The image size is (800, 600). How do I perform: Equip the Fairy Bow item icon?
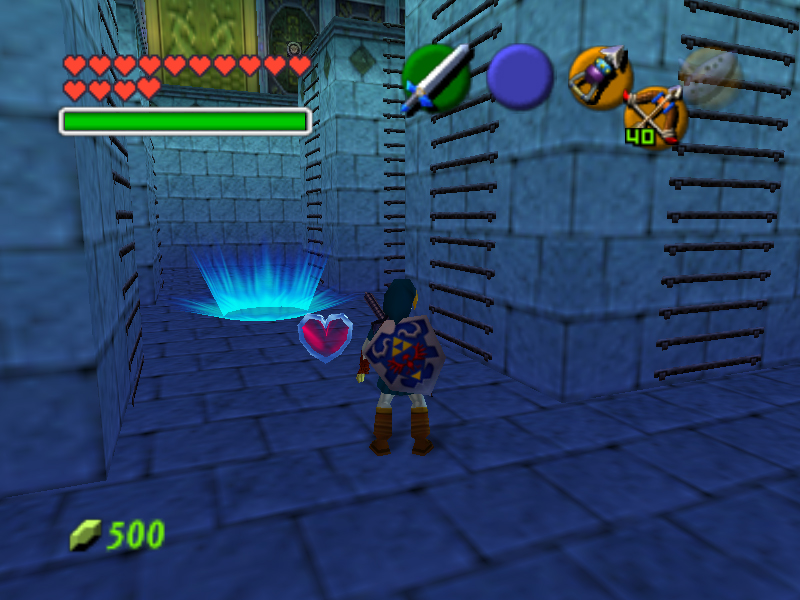656,114
